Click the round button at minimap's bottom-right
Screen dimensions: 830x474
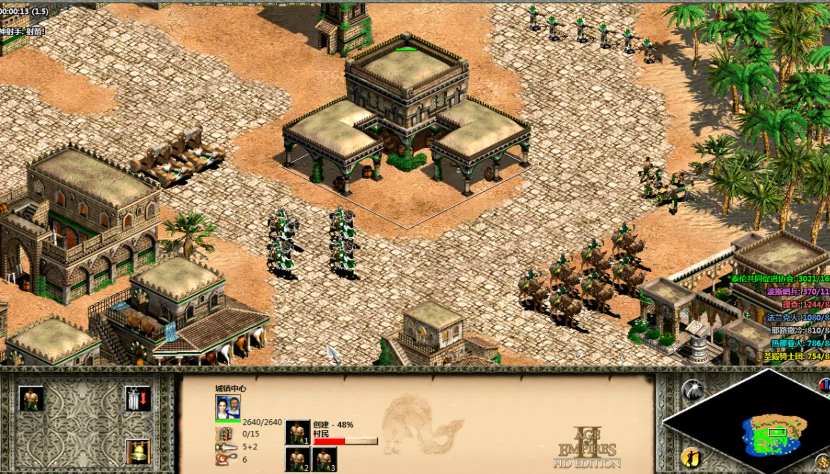pyautogui.click(x=821, y=462)
